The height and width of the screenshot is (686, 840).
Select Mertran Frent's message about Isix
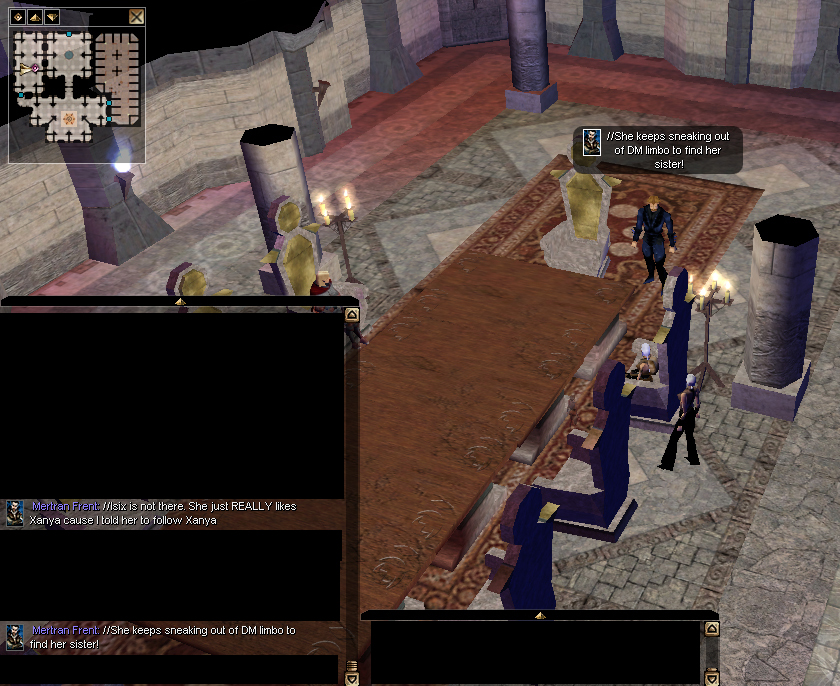point(164,513)
